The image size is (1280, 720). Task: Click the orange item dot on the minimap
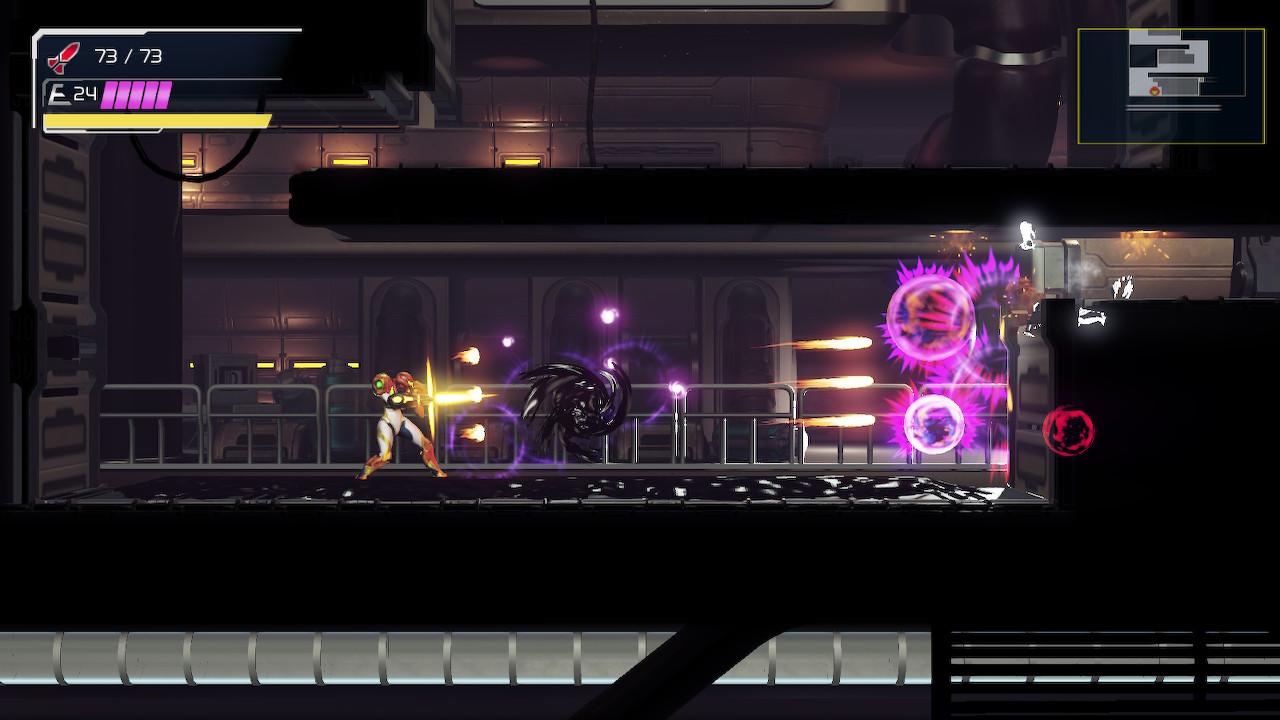pos(1202,79)
